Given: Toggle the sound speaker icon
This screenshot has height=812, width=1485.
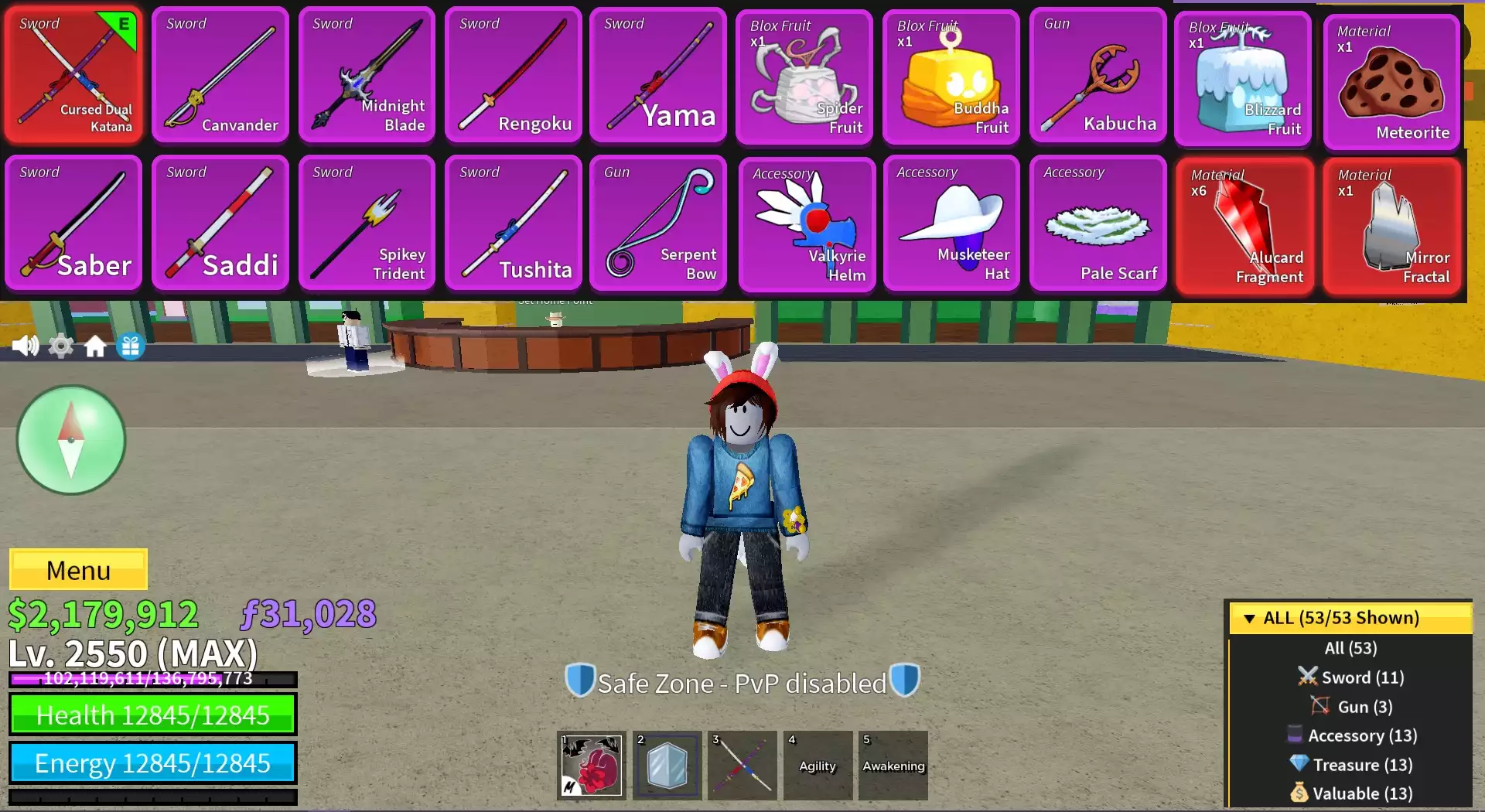Looking at the screenshot, I should tap(25, 346).
